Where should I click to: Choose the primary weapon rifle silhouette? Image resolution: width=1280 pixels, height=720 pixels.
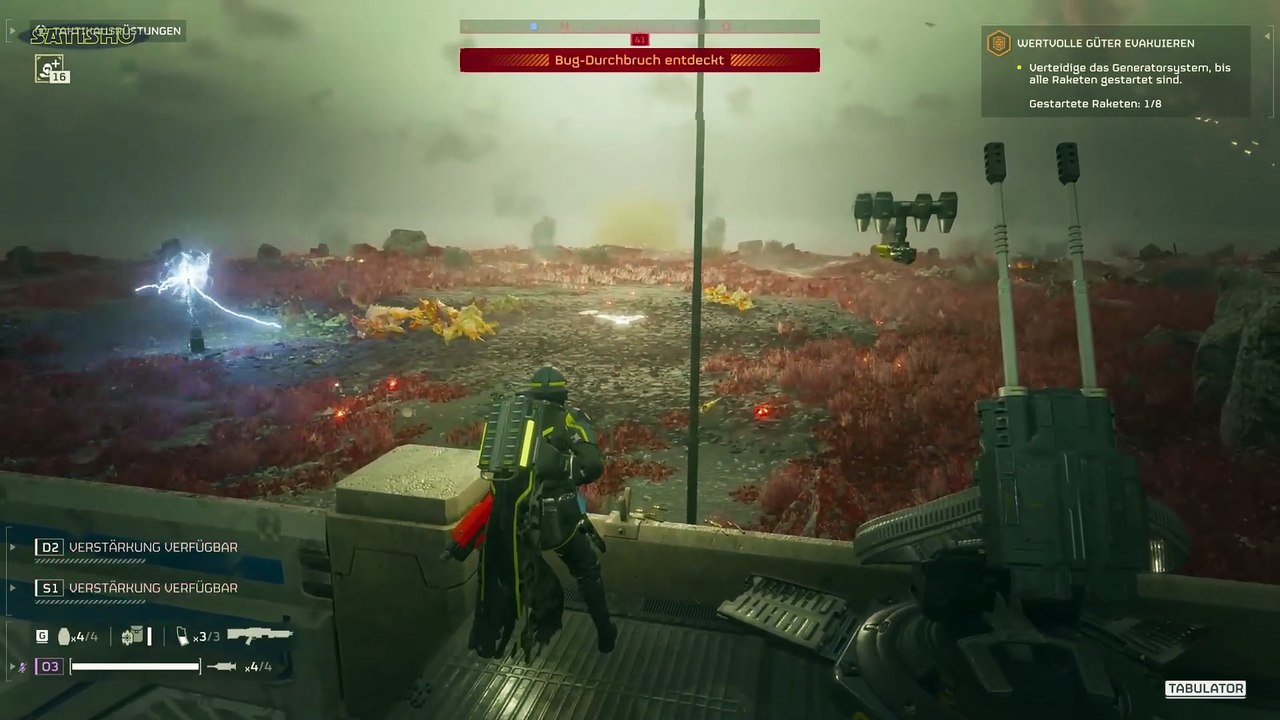pos(259,635)
